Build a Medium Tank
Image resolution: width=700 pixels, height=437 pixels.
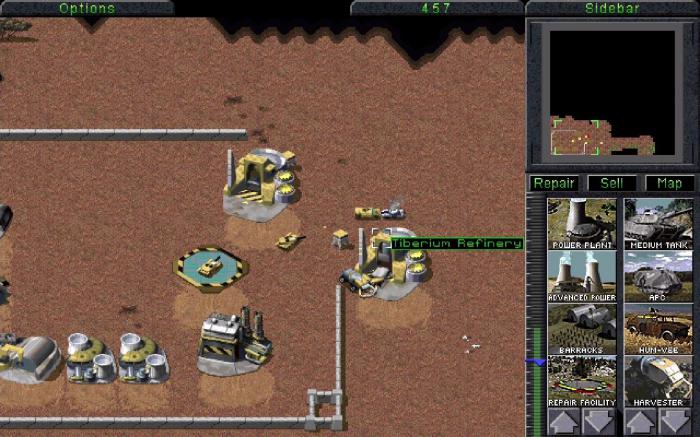click(x=658, y=222)
